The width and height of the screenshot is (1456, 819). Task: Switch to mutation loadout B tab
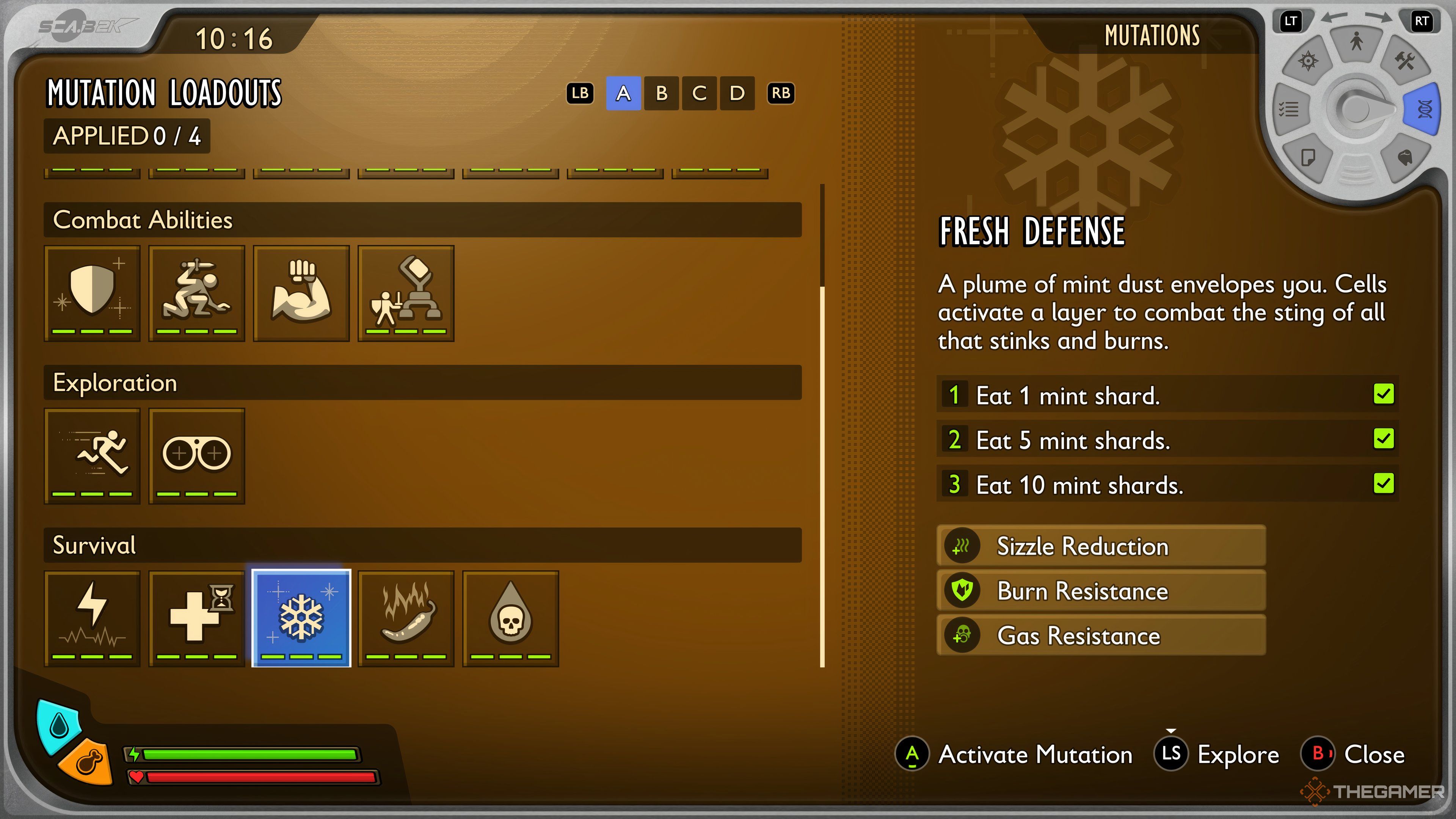tap(661, 94)
